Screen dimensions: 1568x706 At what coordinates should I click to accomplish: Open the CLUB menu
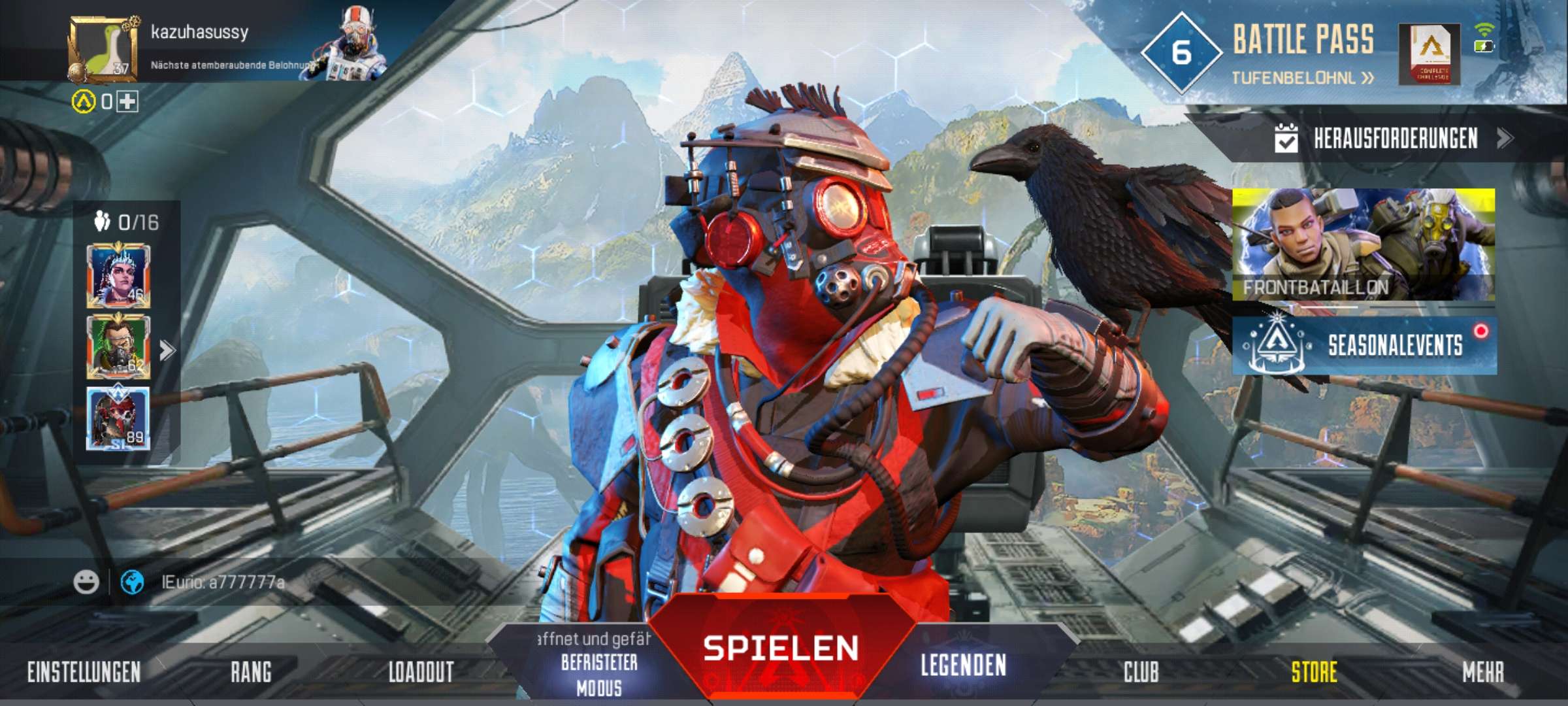tap(1141, 672)
